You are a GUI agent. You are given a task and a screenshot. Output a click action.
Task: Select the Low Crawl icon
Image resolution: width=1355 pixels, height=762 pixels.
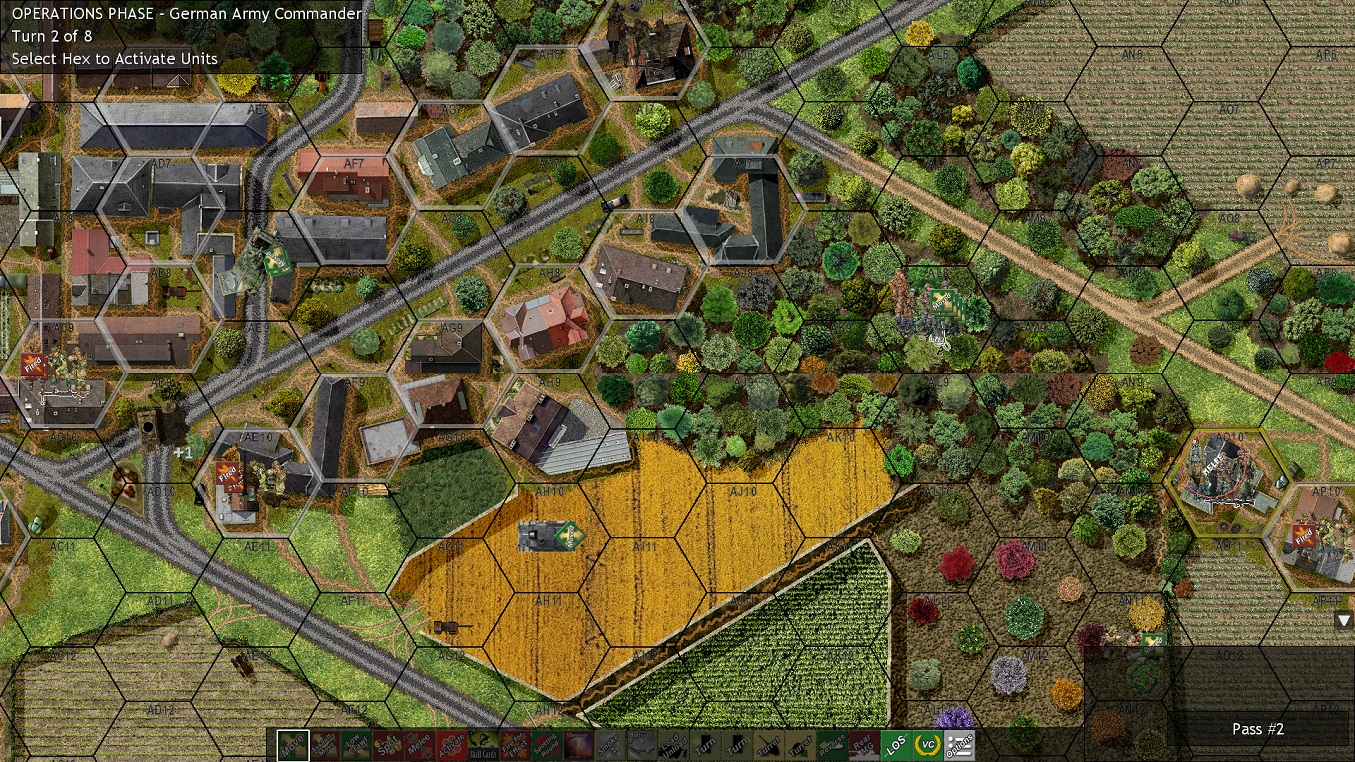point(356,746)
